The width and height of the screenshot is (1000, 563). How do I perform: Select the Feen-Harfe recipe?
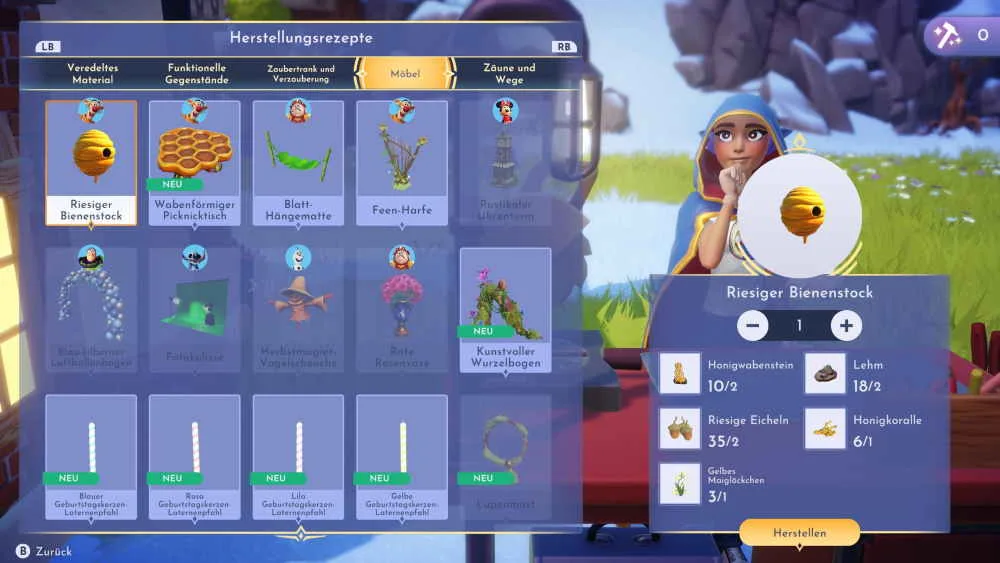pyautogui.click(x=402, y=162)
